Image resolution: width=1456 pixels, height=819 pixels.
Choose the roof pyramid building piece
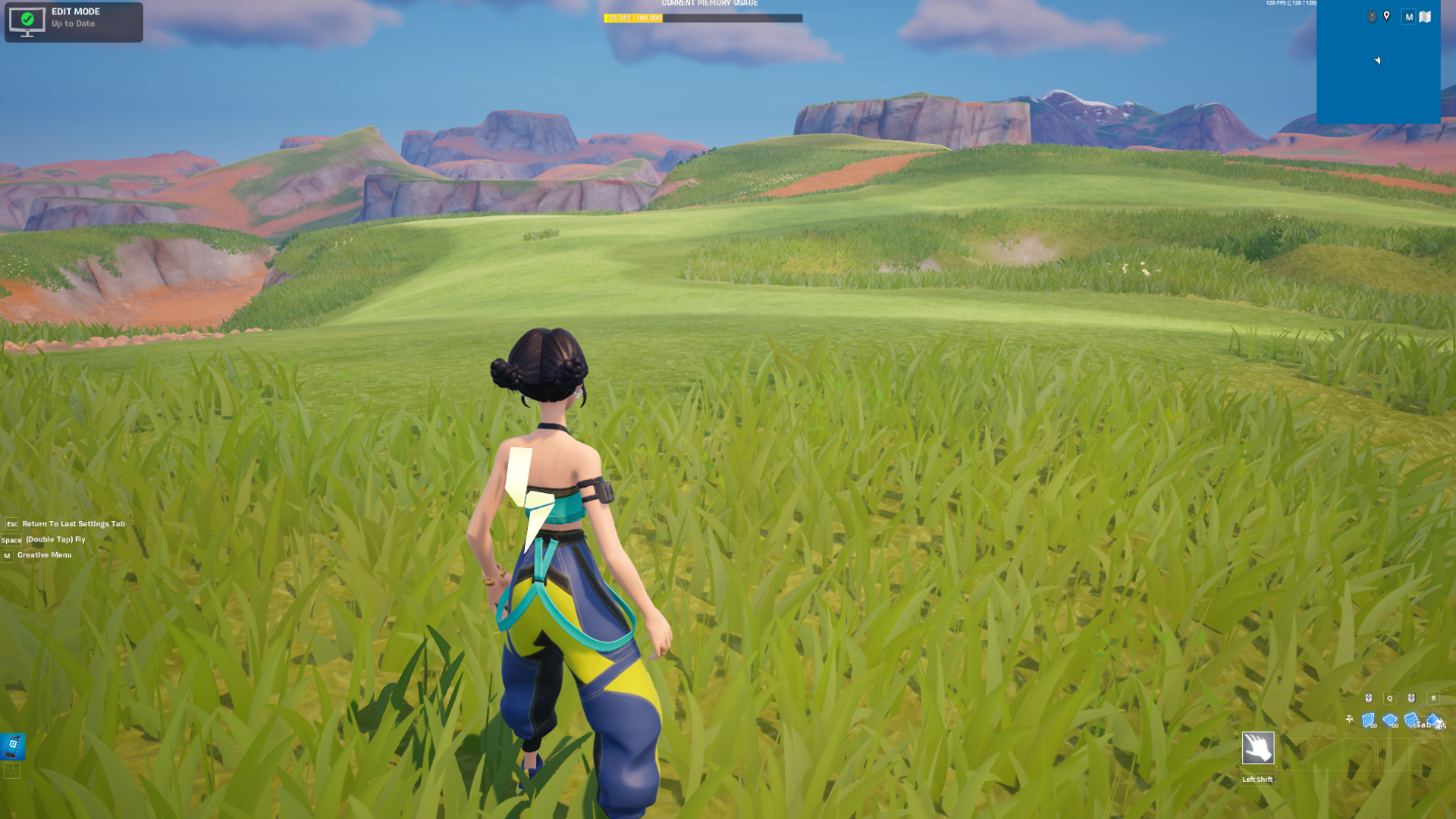pos(1432,720)
